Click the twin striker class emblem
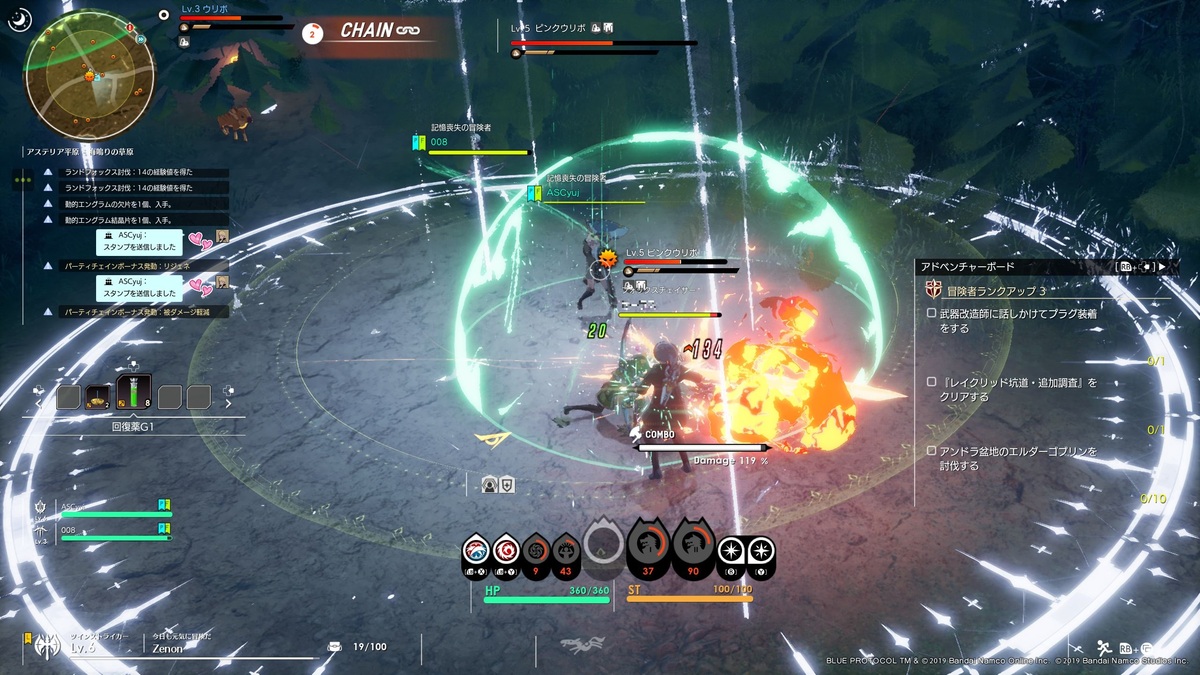Viewport: 1200px width, 675px height. (x=46, y=646)
